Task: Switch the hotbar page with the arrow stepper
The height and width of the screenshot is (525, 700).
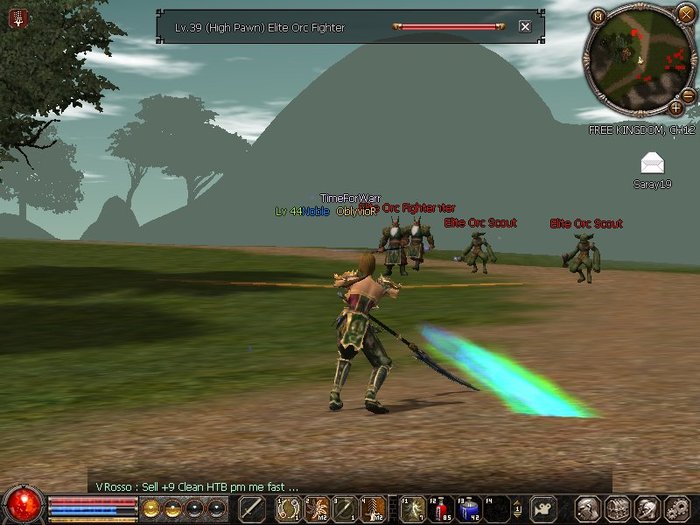Action: [x=518, y=508]
